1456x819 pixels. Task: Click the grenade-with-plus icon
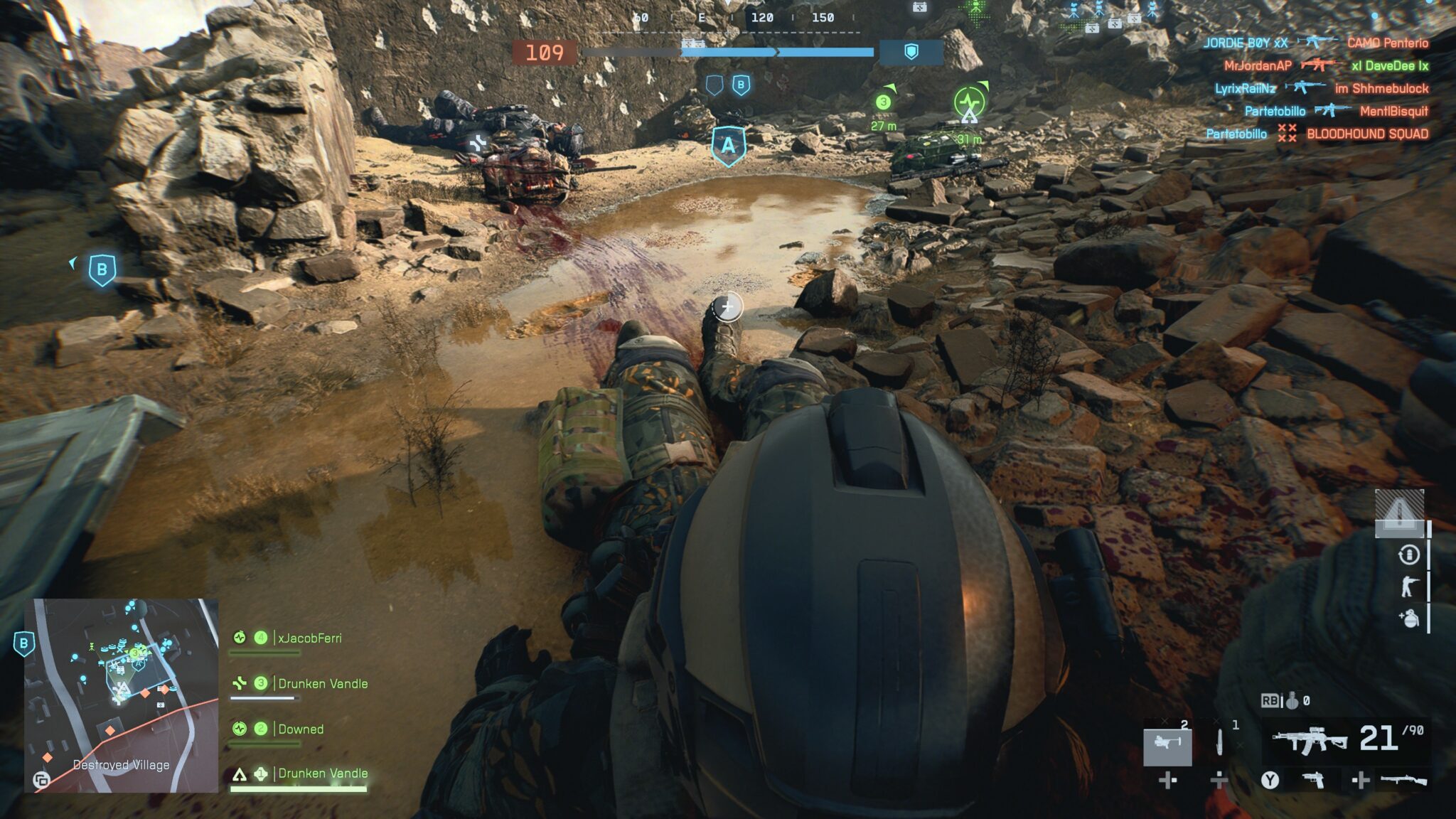pos(1408,618)
